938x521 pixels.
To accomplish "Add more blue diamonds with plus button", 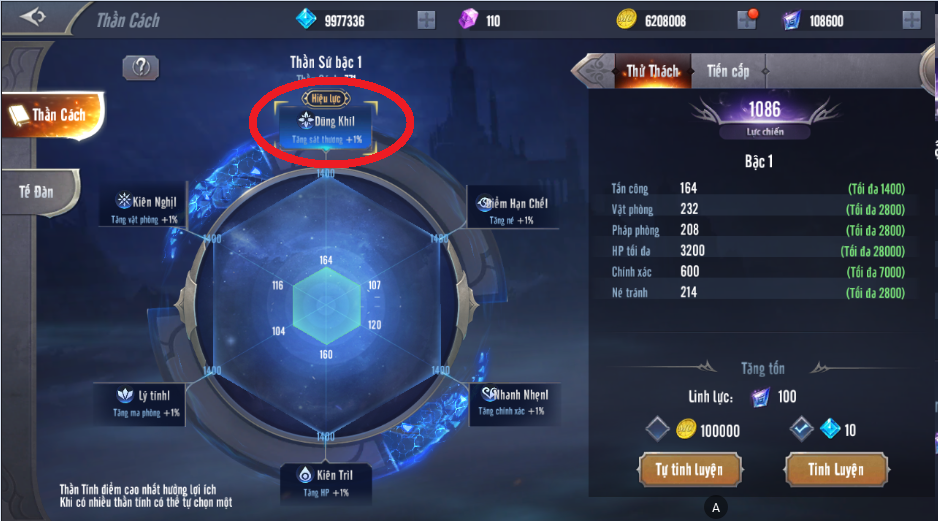I will (427, 20).
